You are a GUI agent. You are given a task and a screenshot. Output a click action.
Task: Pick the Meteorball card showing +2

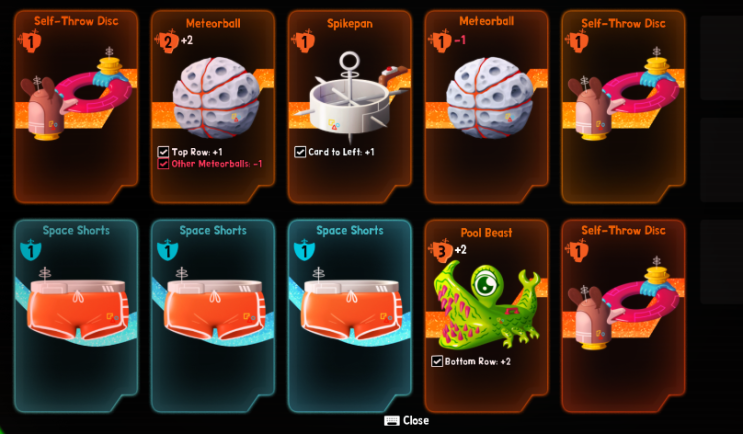(x=212, y=105)
